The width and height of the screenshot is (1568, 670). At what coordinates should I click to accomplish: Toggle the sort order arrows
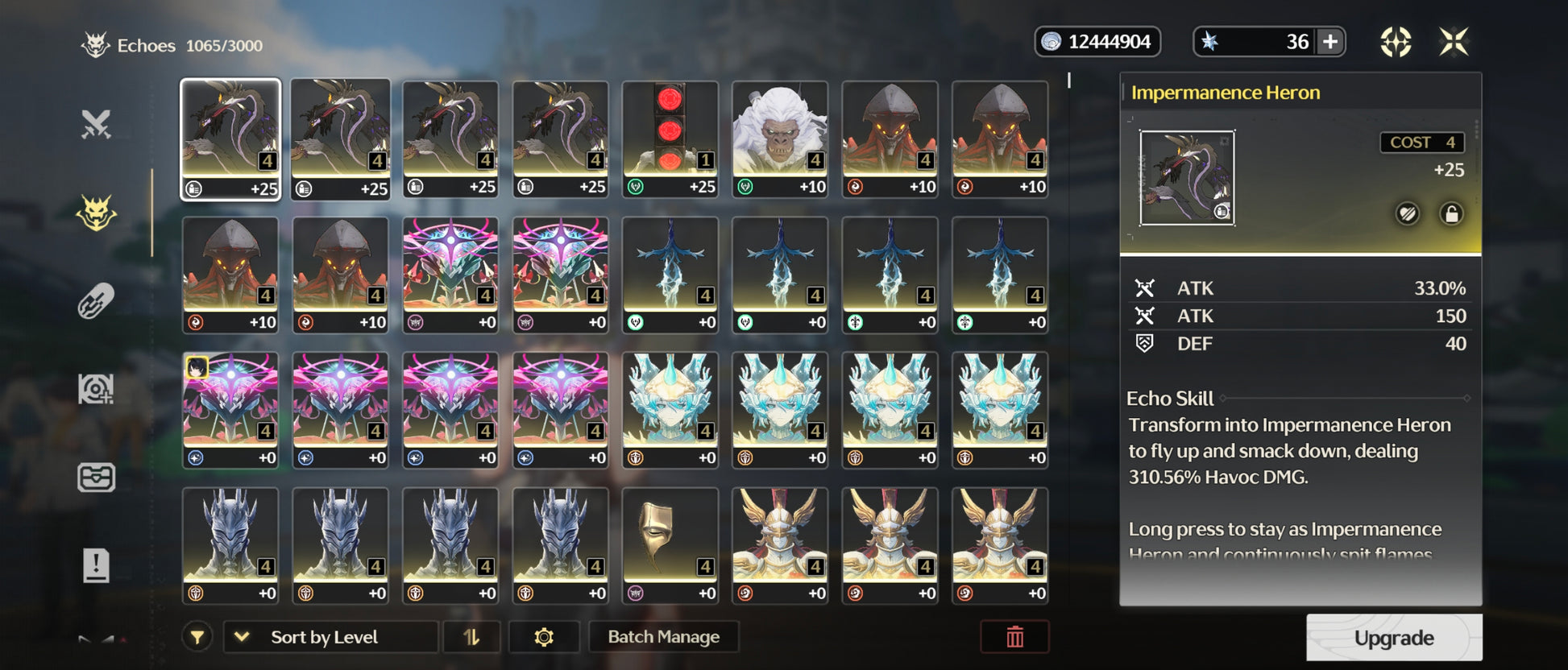pos(471,637)
